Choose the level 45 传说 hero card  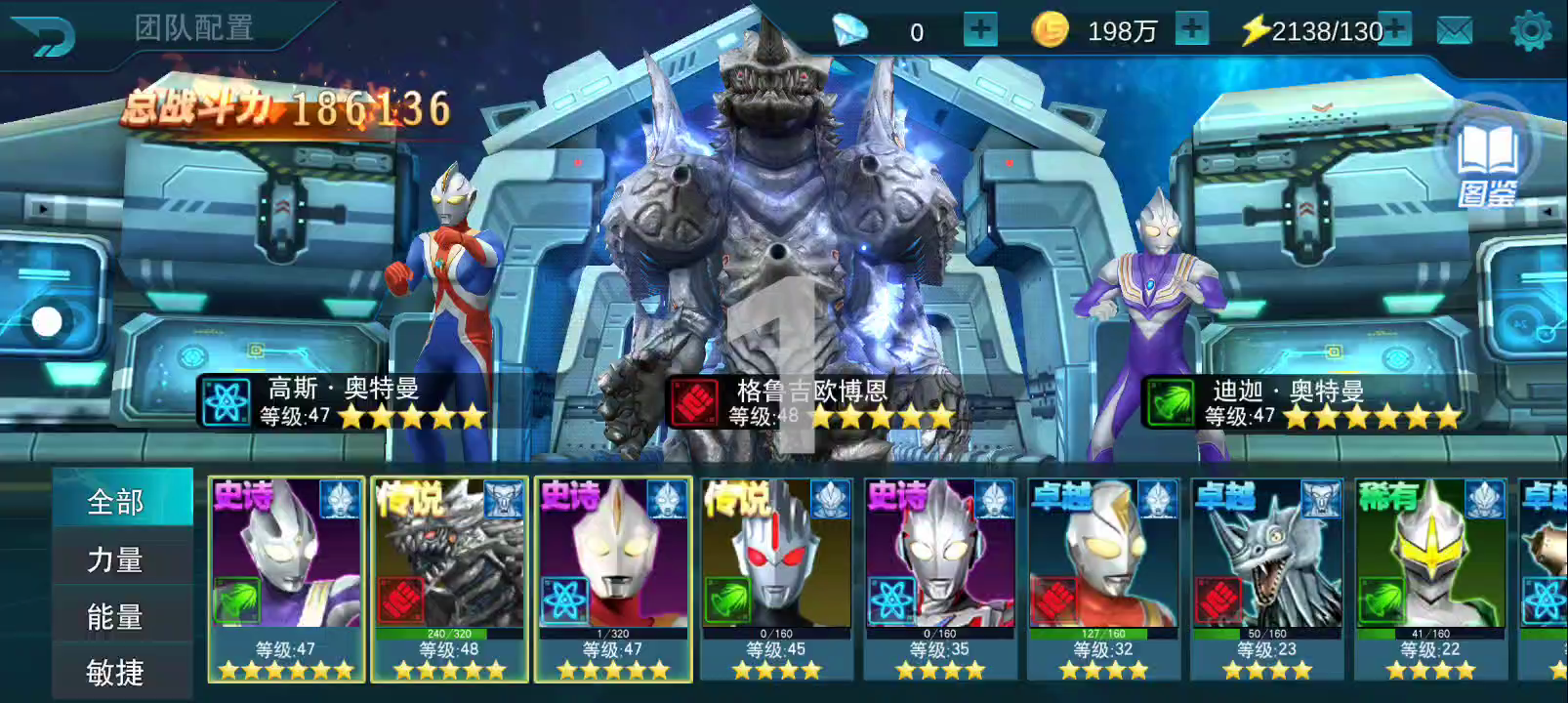[777, 578]
